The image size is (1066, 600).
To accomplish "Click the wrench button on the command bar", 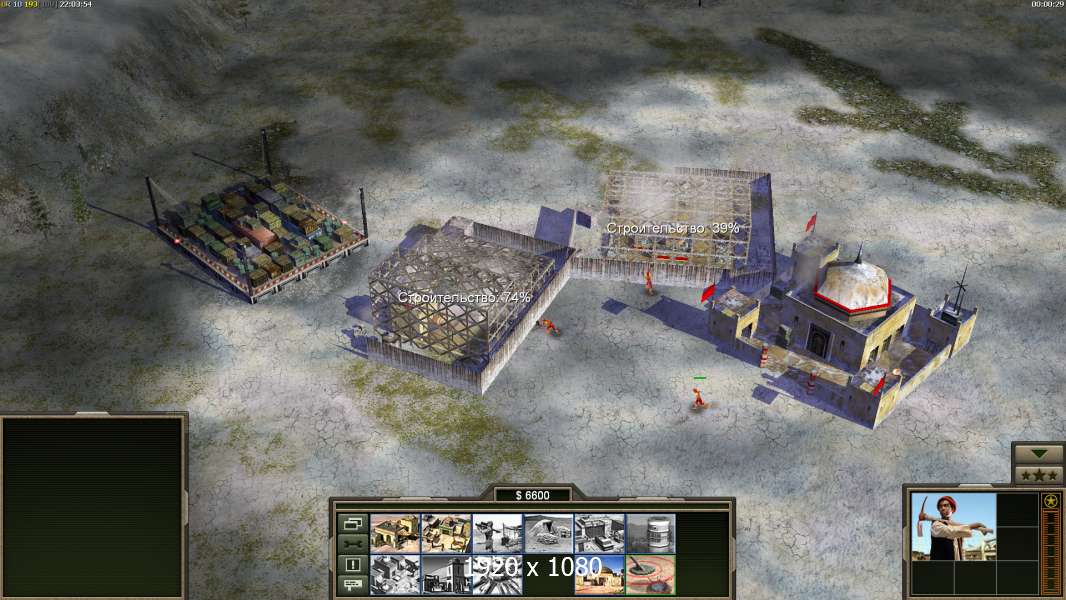I will [352, 543].
